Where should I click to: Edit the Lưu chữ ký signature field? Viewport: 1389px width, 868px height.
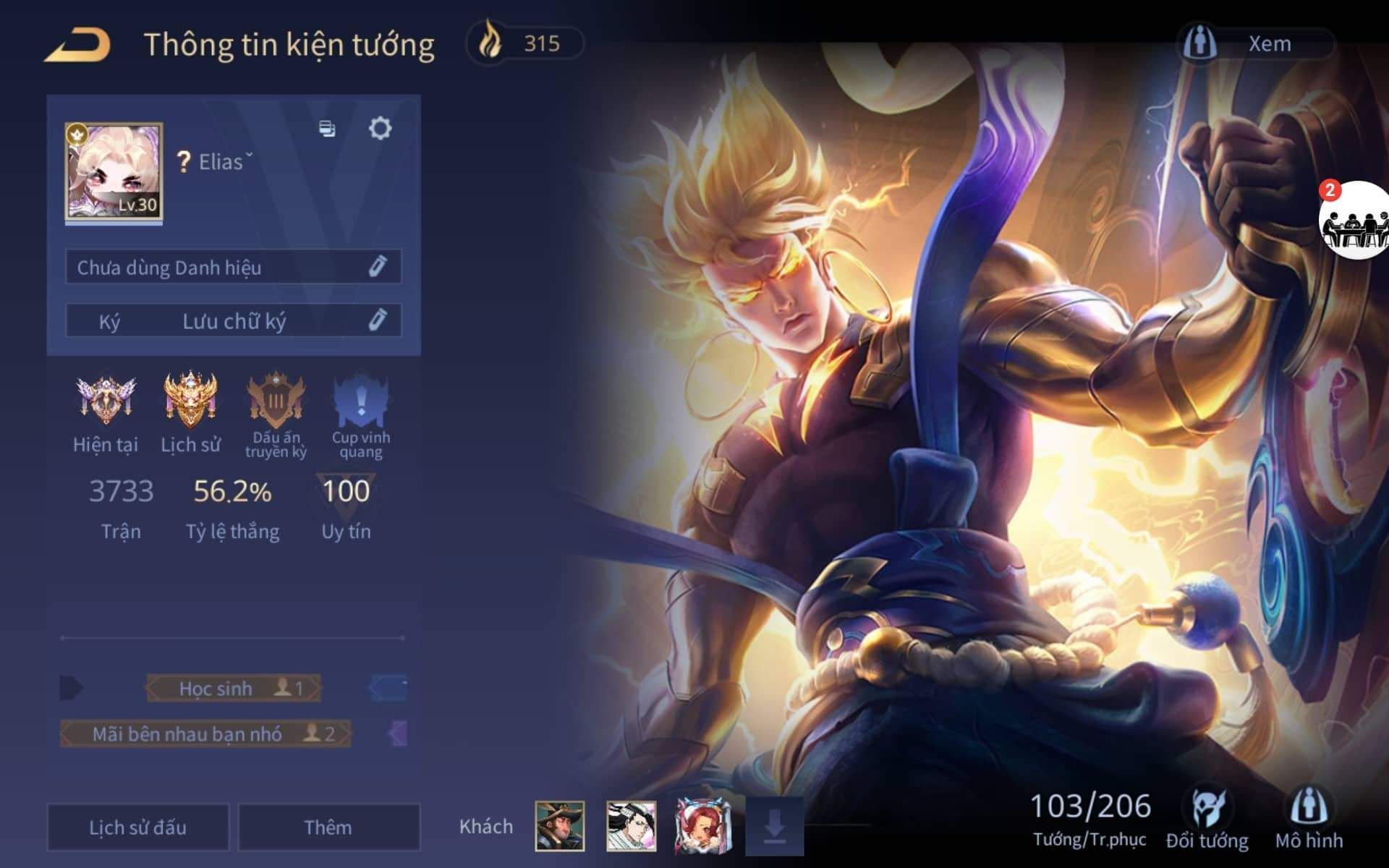pos(377,320)
